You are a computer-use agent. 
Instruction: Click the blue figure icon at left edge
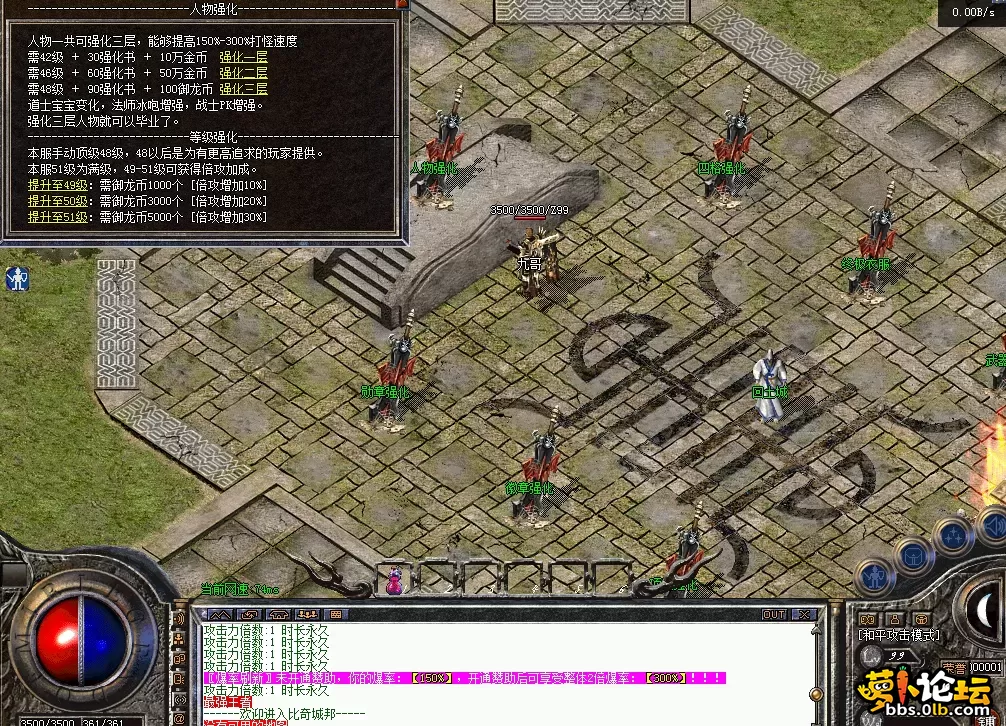(x=17, y=278)
